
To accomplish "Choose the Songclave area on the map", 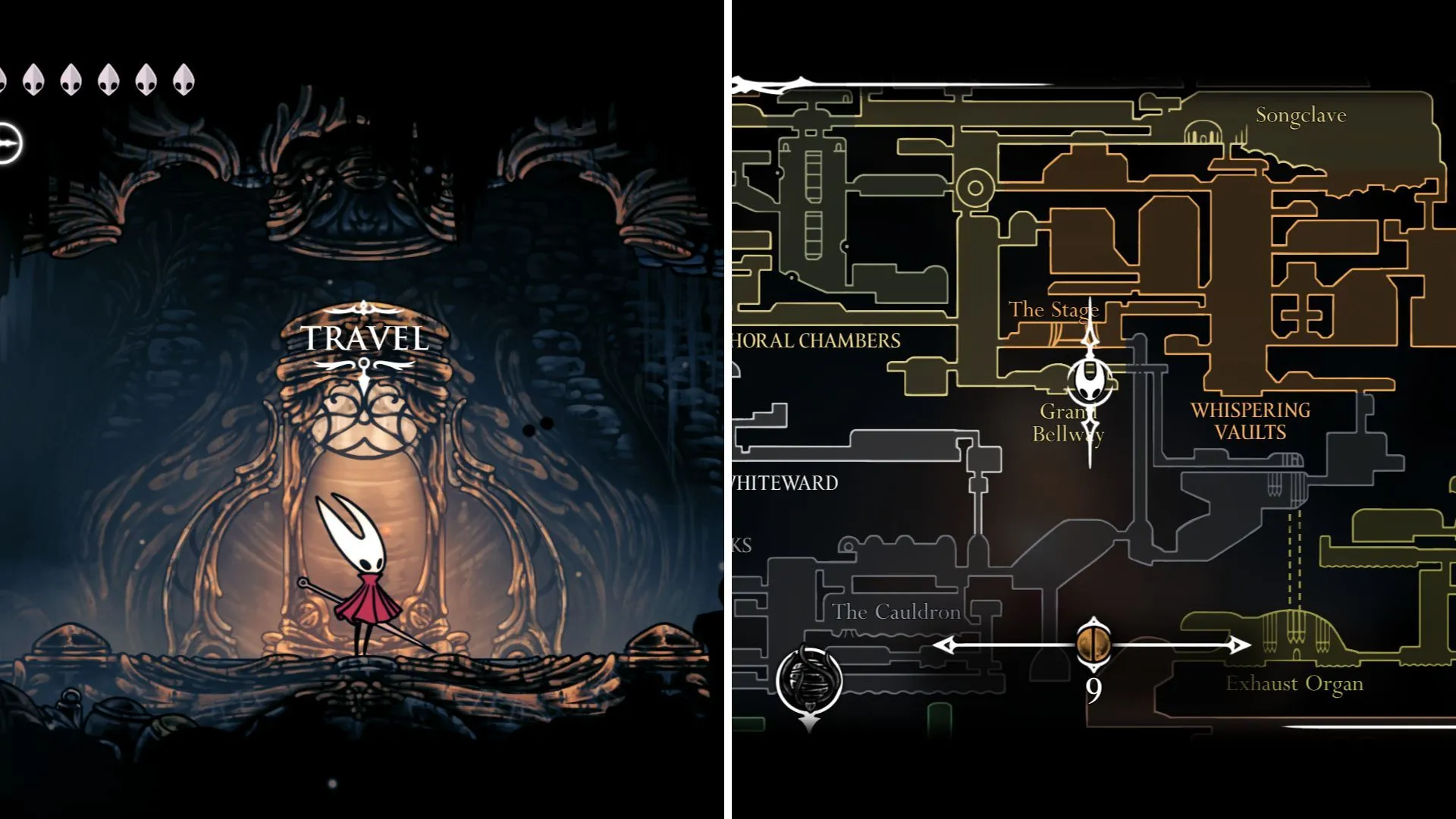I will [1301, 116].
